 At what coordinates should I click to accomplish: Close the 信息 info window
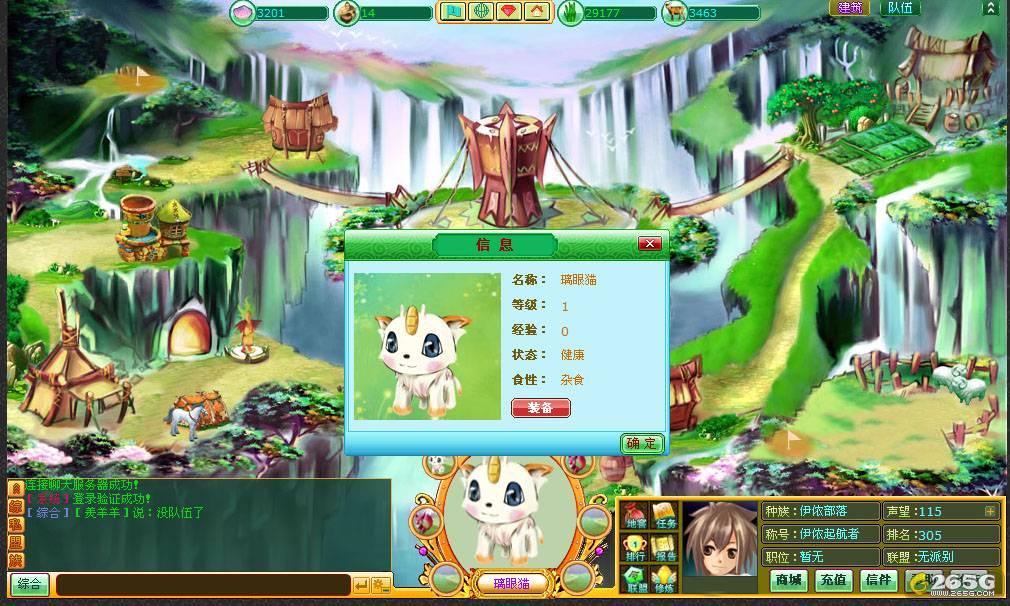(x=650, y=244)
